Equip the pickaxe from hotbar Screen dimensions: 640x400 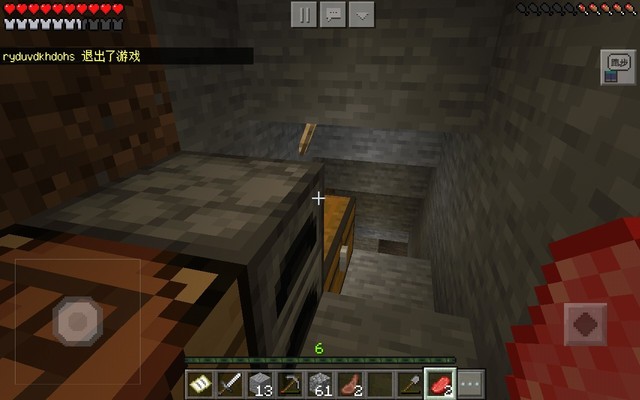(x=290, y=384)
